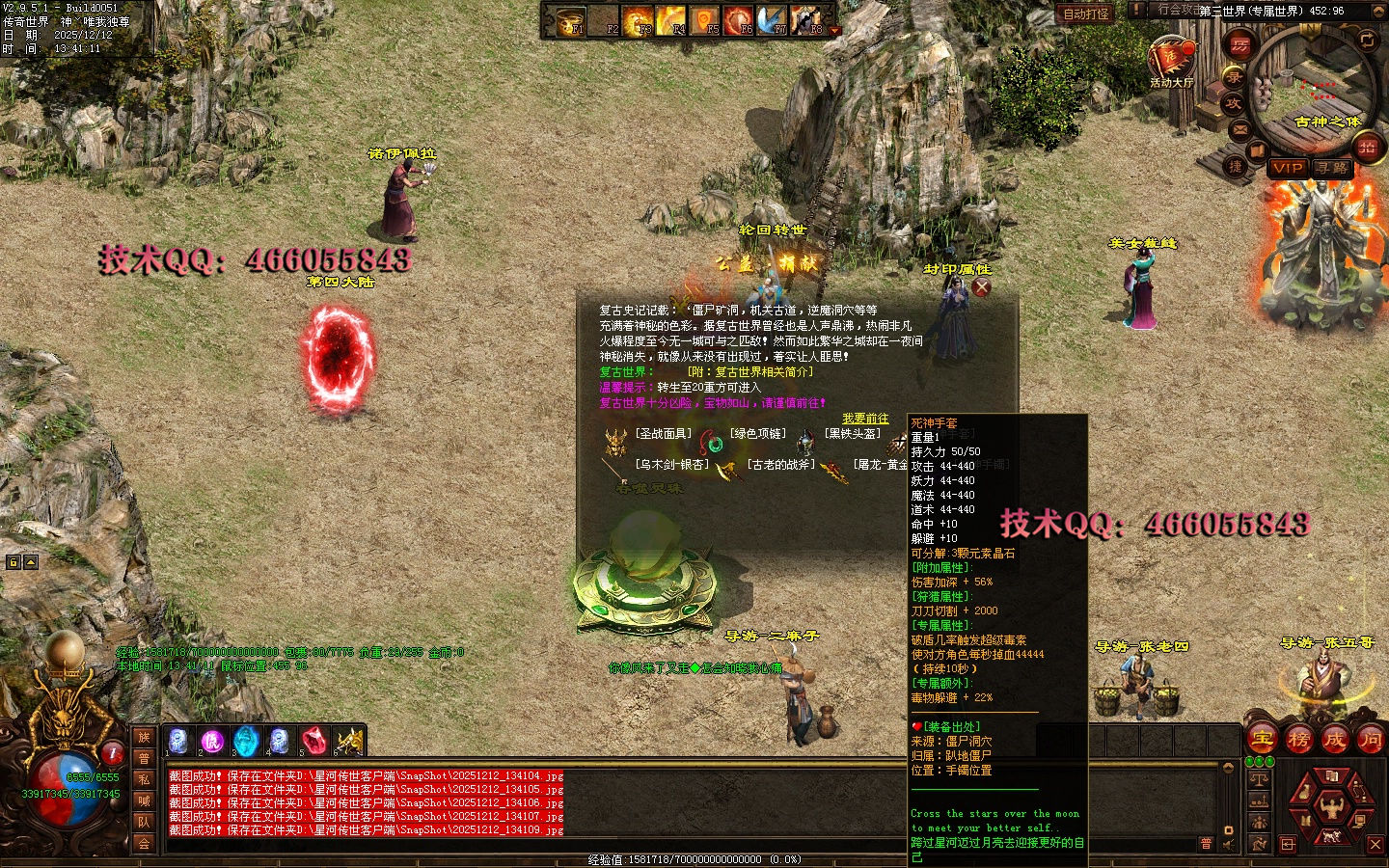
Task: Click the scales trade icon
Action: point(1259,778)
